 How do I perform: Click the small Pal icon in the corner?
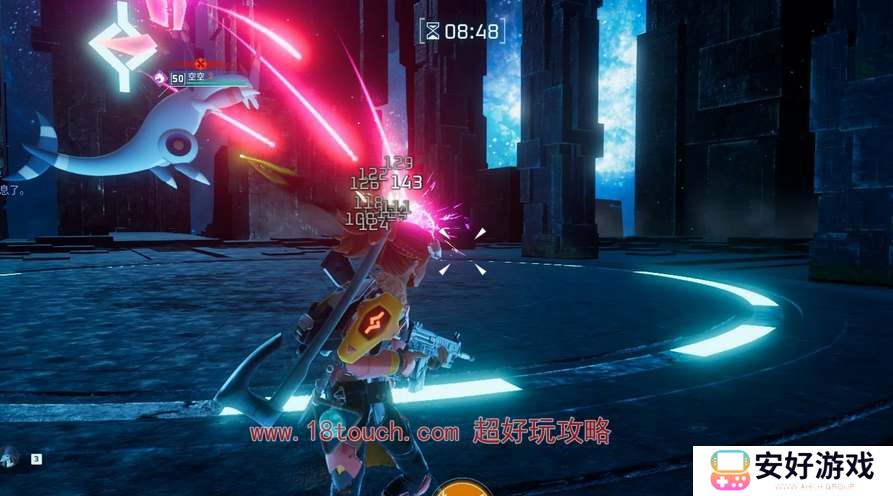(x=10, y=458)
